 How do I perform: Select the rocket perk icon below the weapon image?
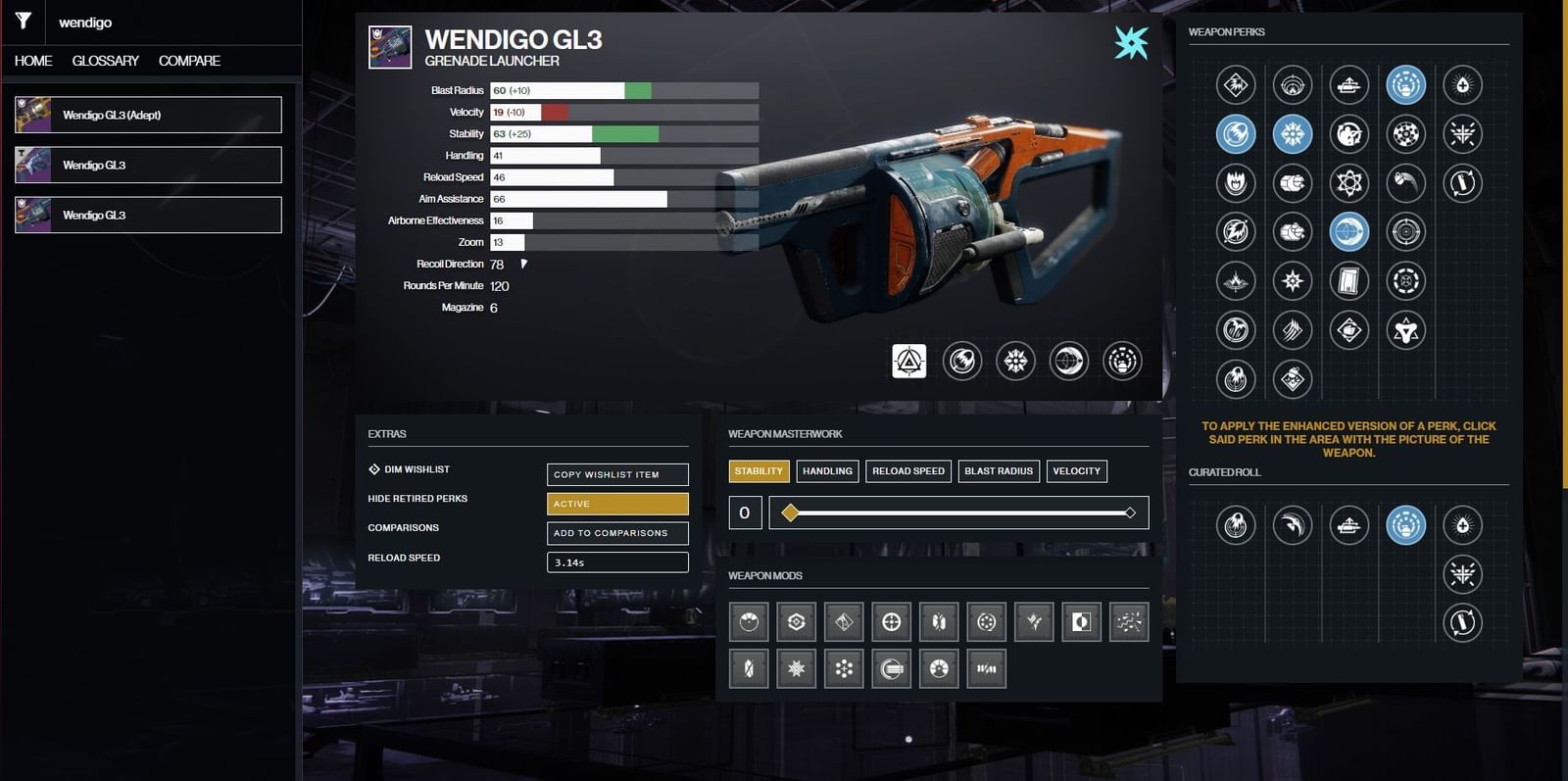[x=961, y=361]
